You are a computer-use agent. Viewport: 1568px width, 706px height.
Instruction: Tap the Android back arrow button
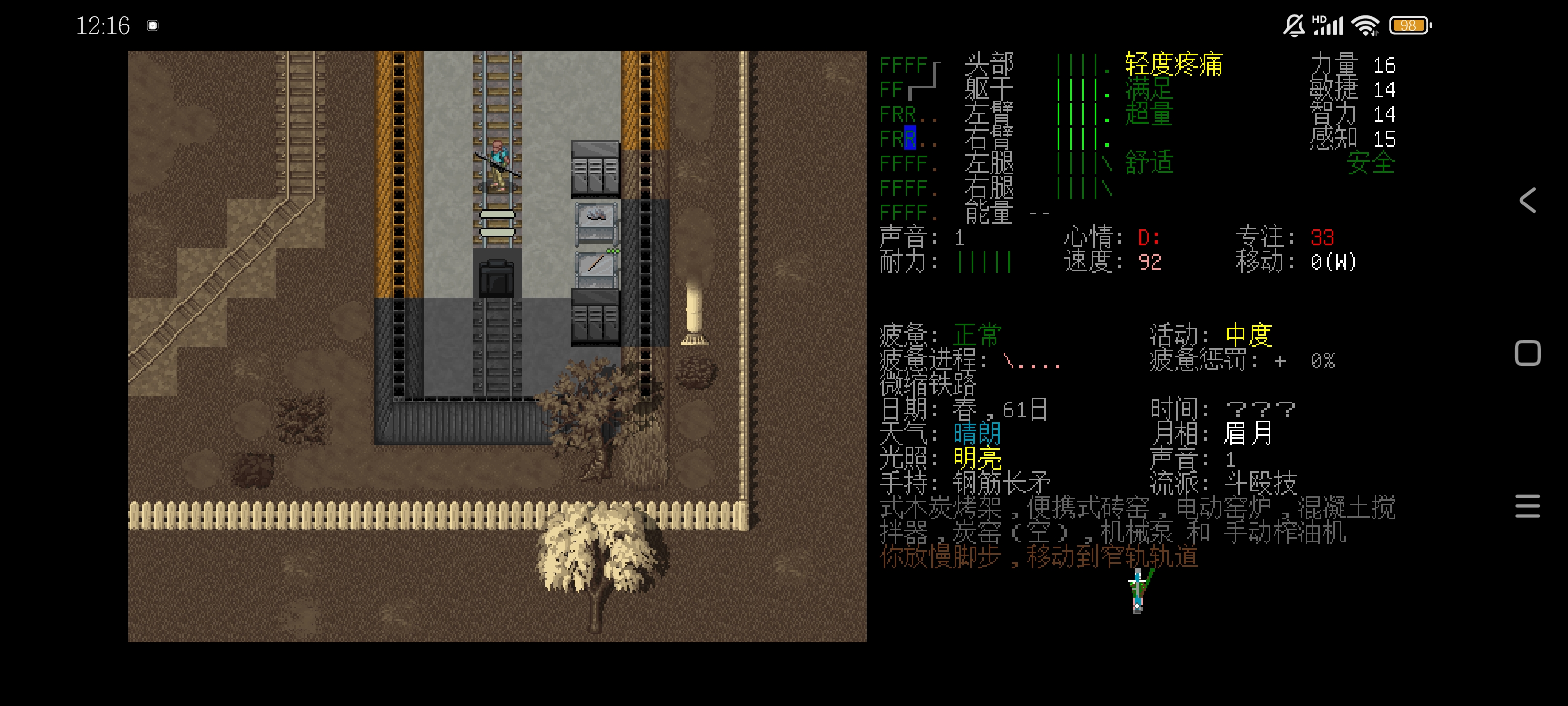[x=1527, y=201]
